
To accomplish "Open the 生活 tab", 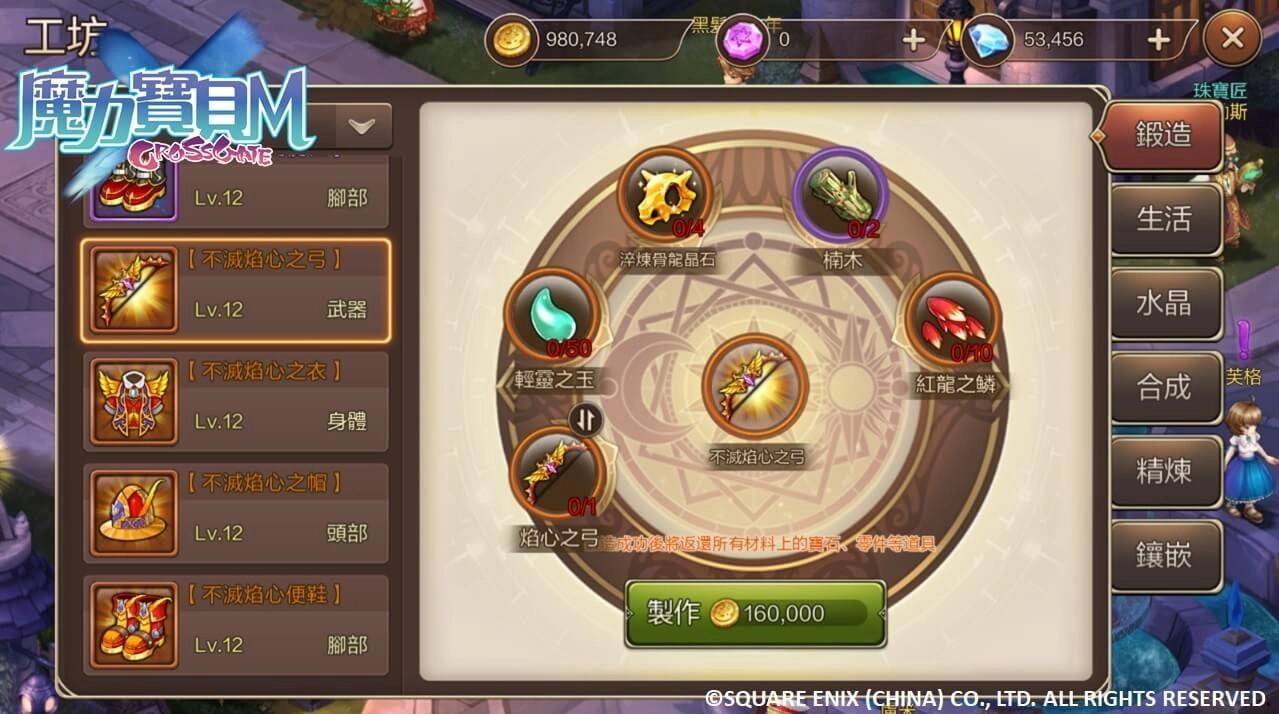I will (1165, 219).
